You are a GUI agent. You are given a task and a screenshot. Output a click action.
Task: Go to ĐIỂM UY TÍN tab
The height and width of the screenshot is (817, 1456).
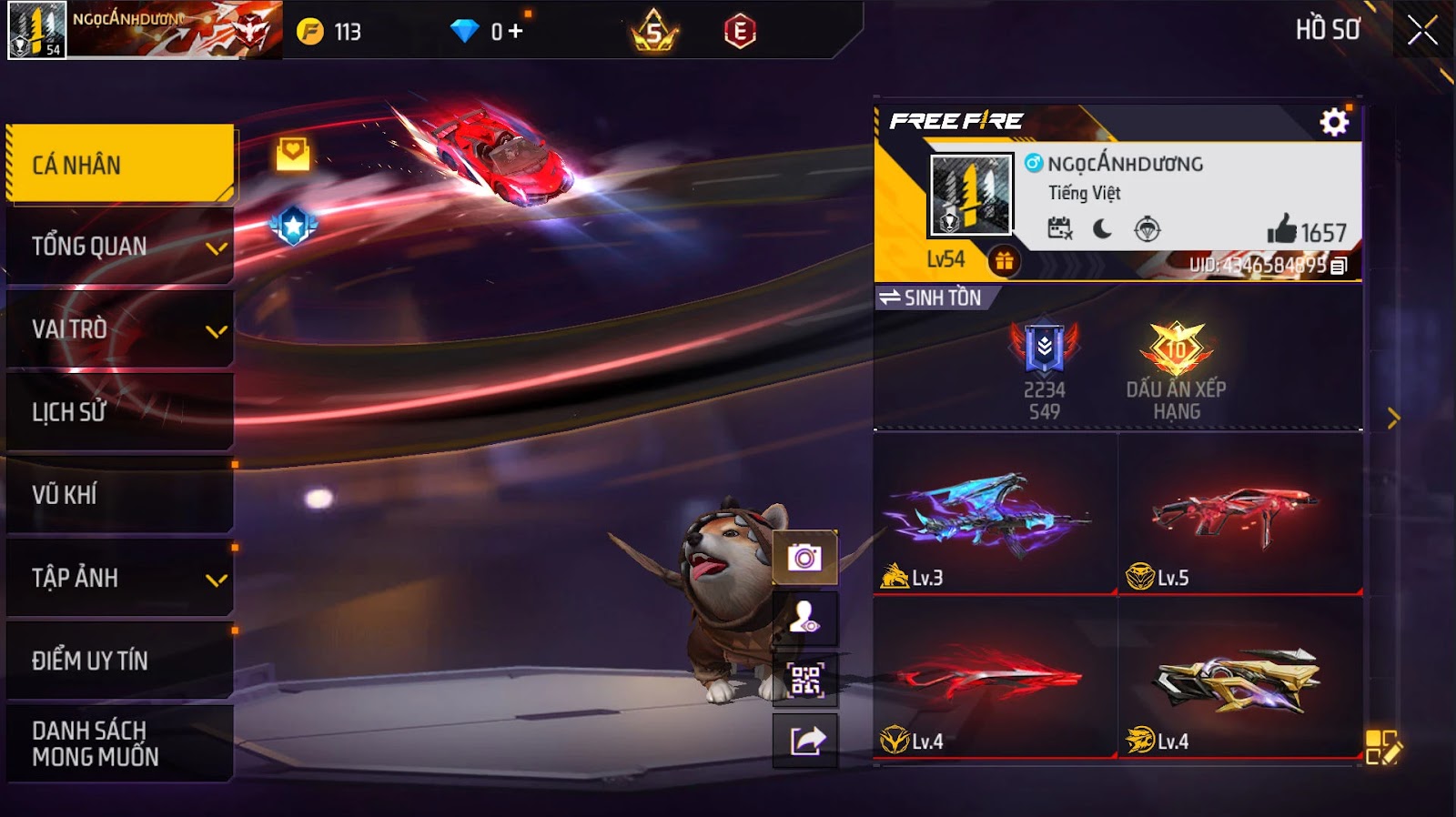(119, 661)
